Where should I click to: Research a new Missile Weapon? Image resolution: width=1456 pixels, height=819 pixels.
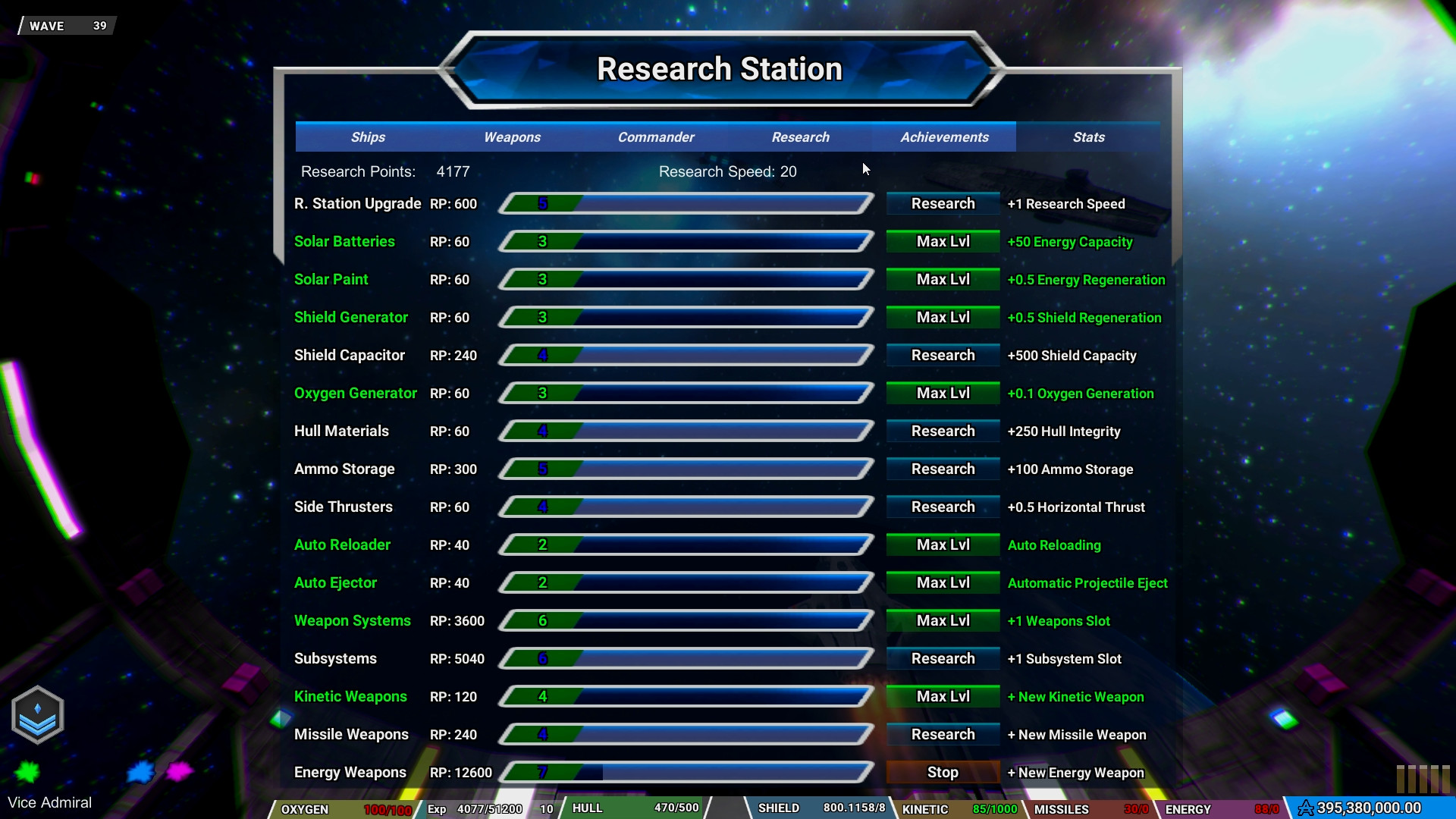point(942,734)
